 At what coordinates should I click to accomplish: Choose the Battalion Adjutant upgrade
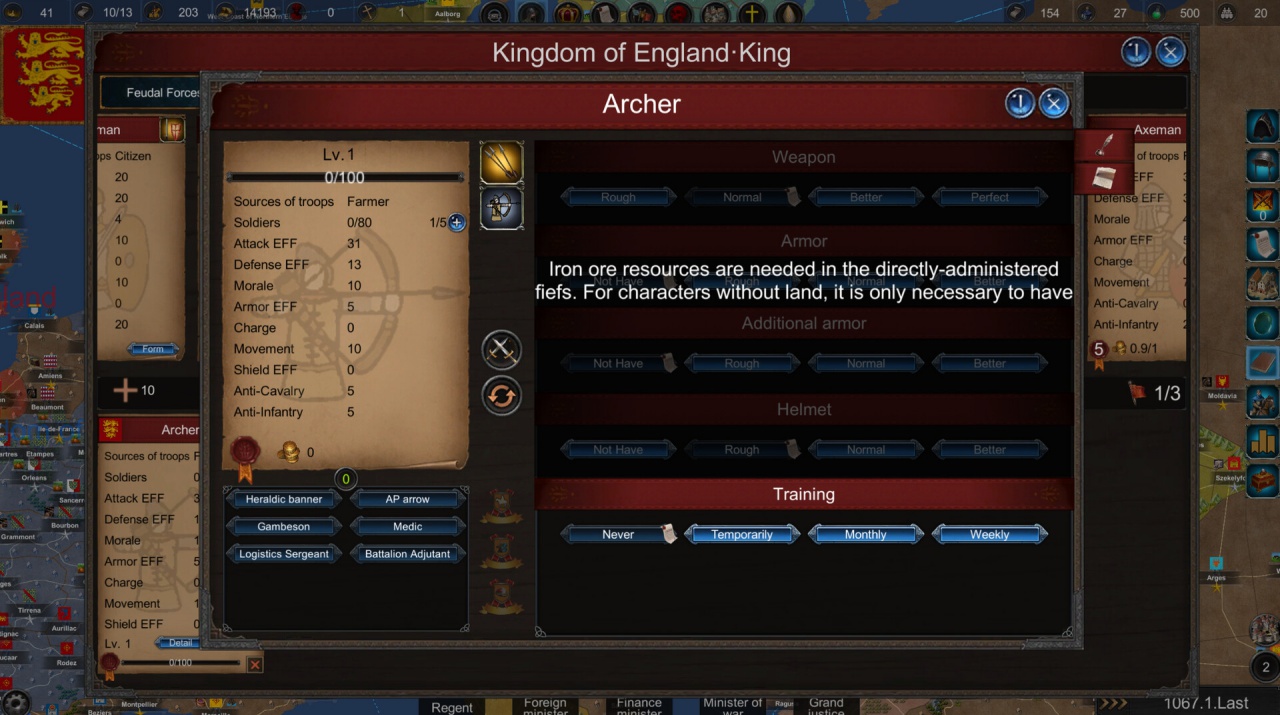tap(408, 554)
